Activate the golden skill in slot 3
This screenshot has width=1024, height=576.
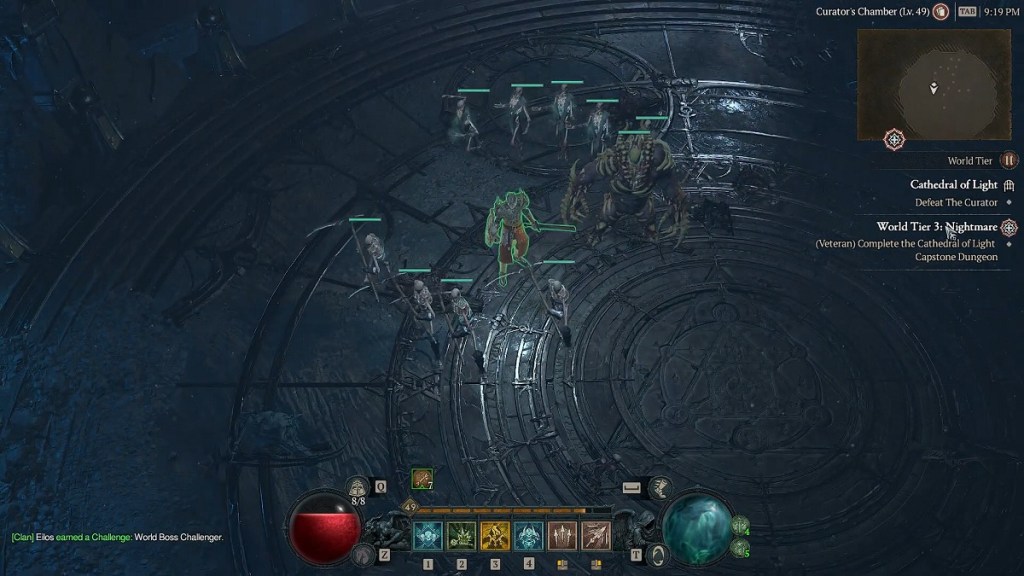point(495,536)
